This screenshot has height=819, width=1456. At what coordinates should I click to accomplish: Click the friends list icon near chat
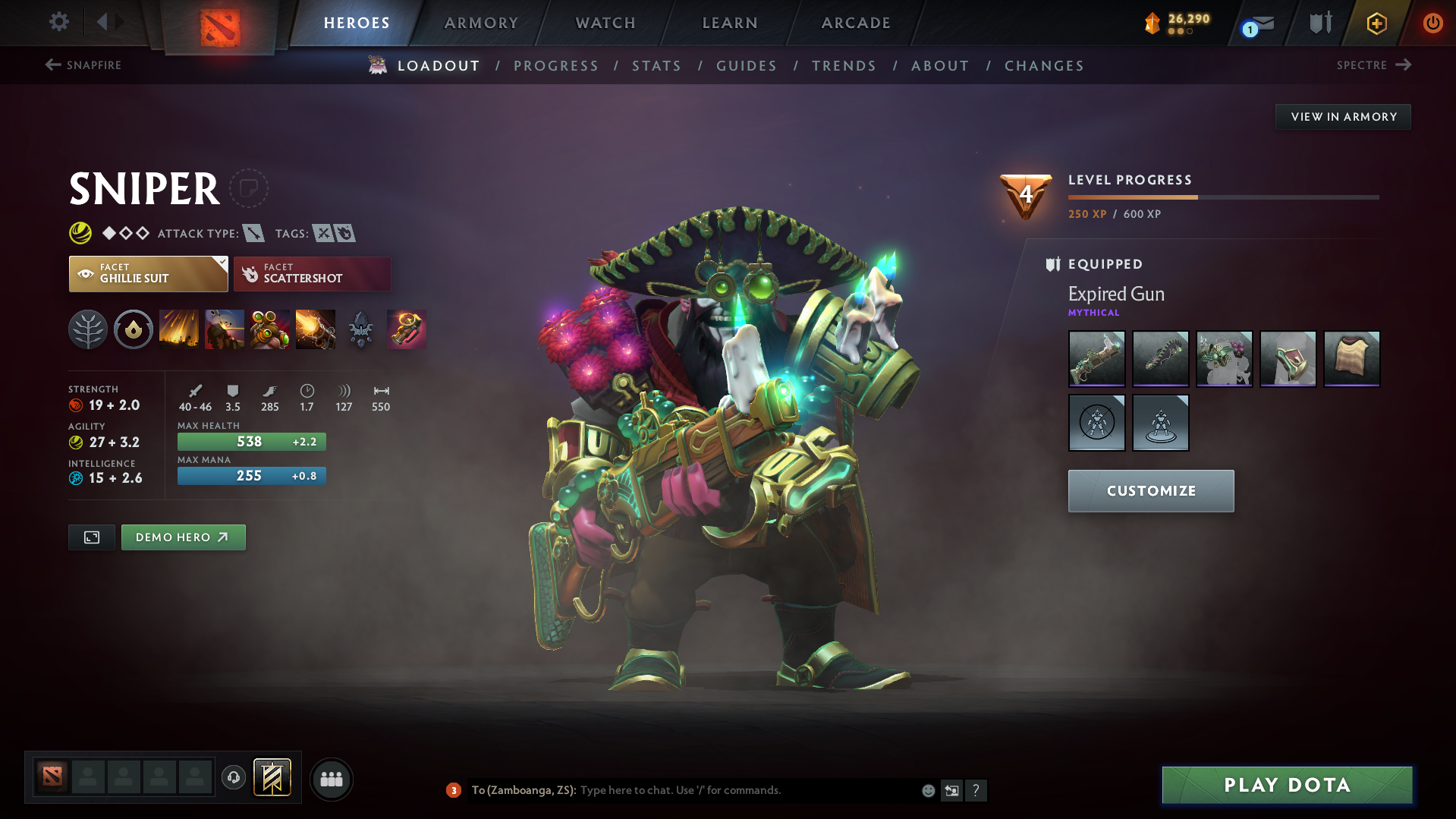(331, 779)
